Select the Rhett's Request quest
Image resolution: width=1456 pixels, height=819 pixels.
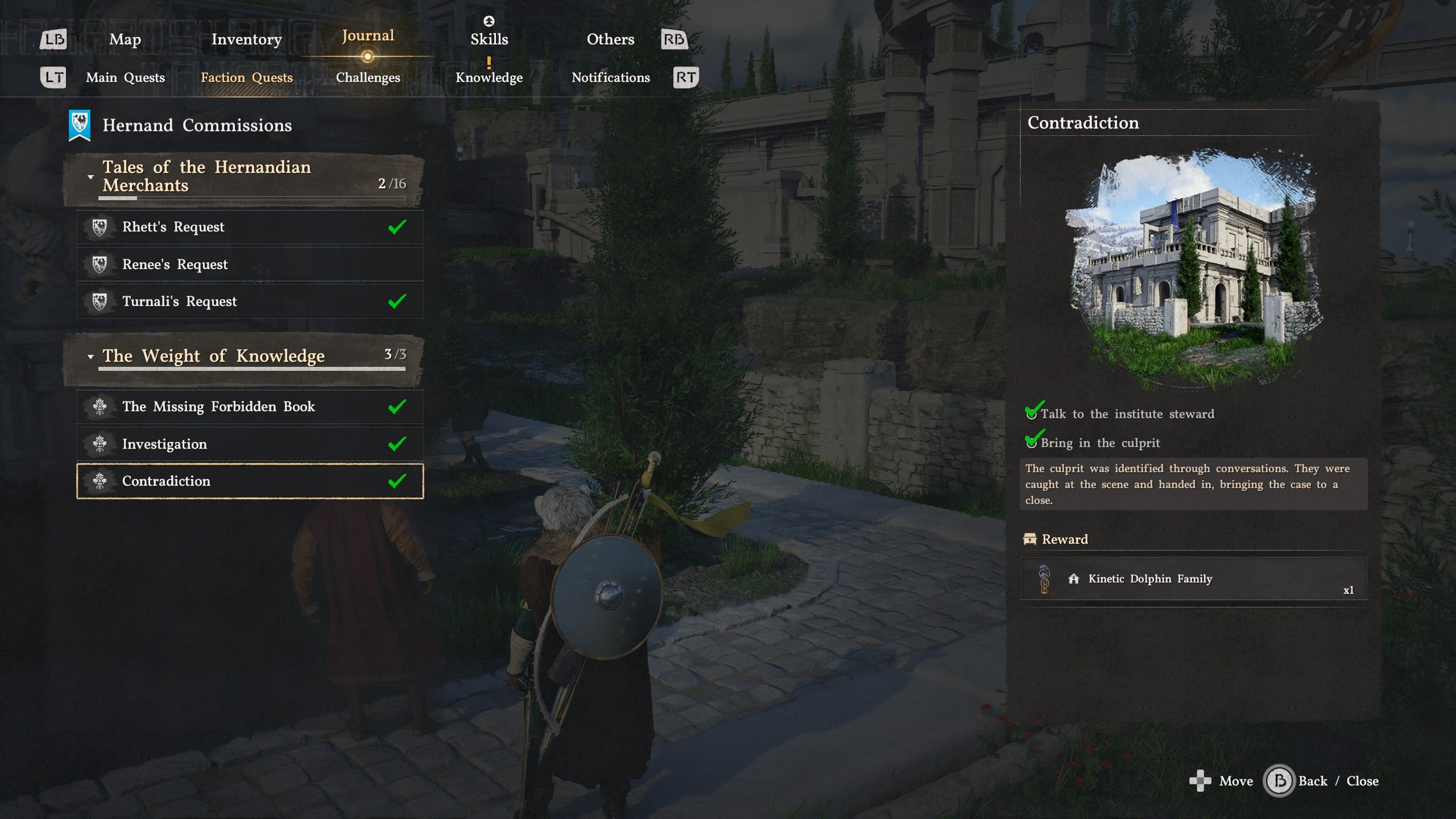[250, 227]
